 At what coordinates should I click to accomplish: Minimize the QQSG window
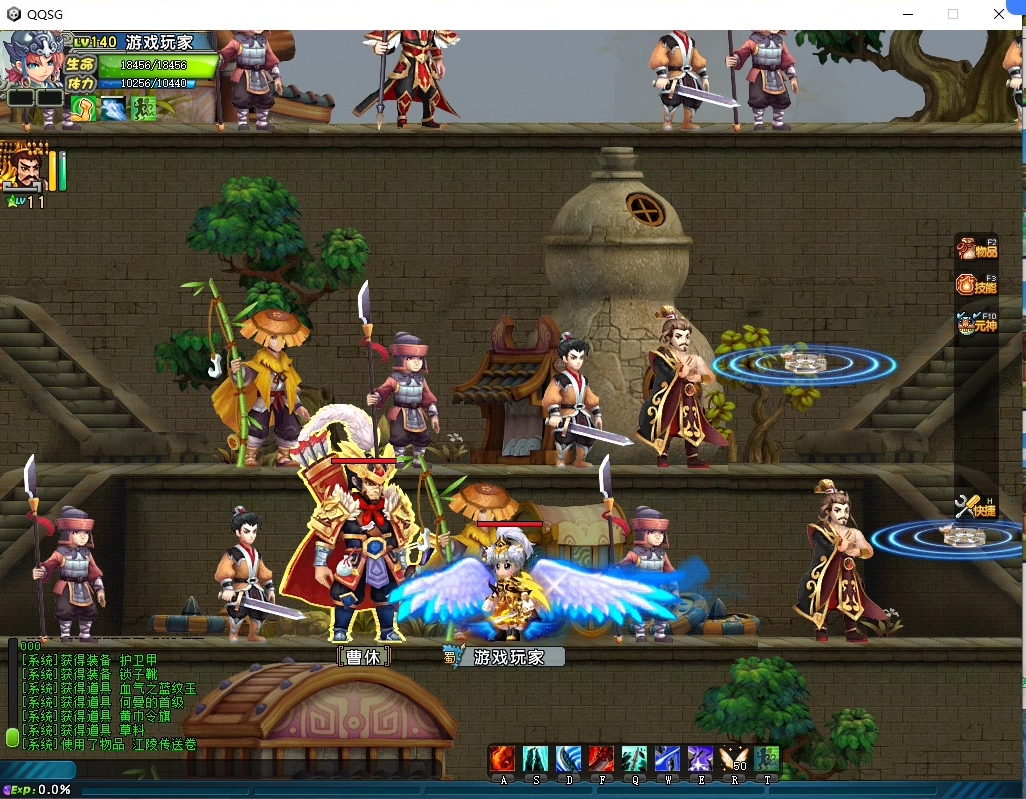[x=908, y=14]
